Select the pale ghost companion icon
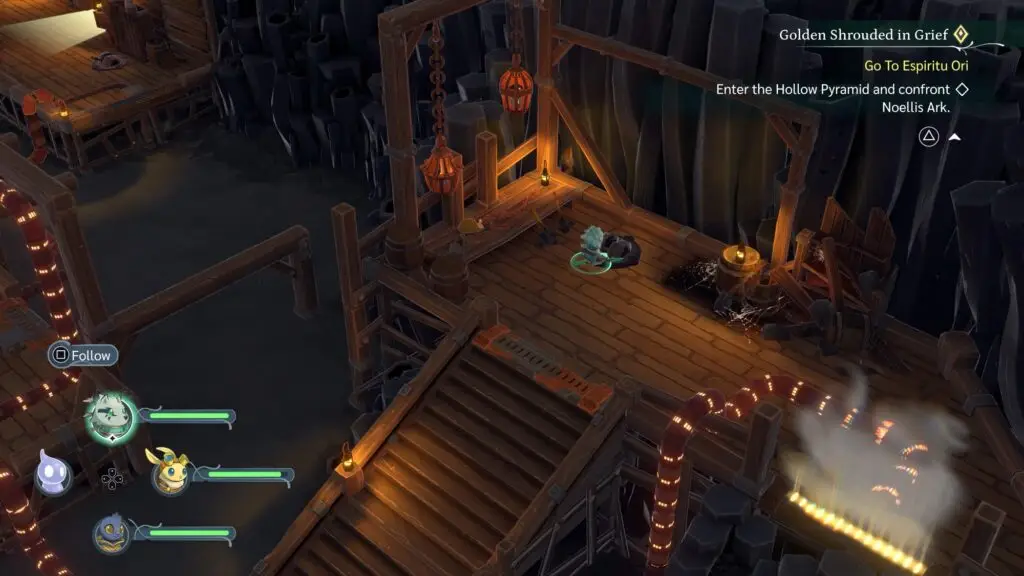This screenshot has width=1024, height=576. [53, 472]
